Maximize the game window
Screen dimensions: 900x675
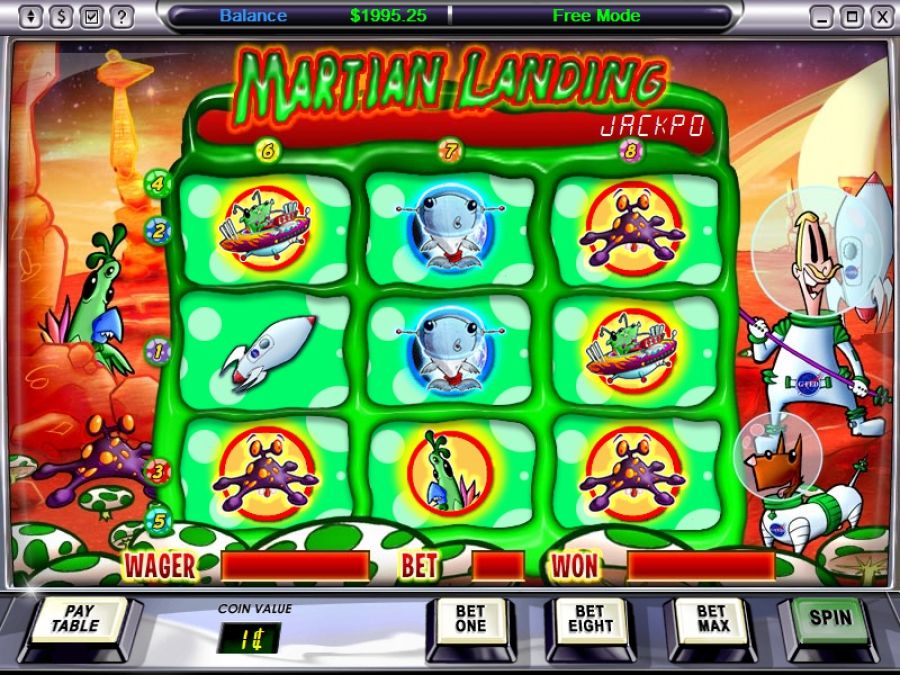[x=852, y=17]
